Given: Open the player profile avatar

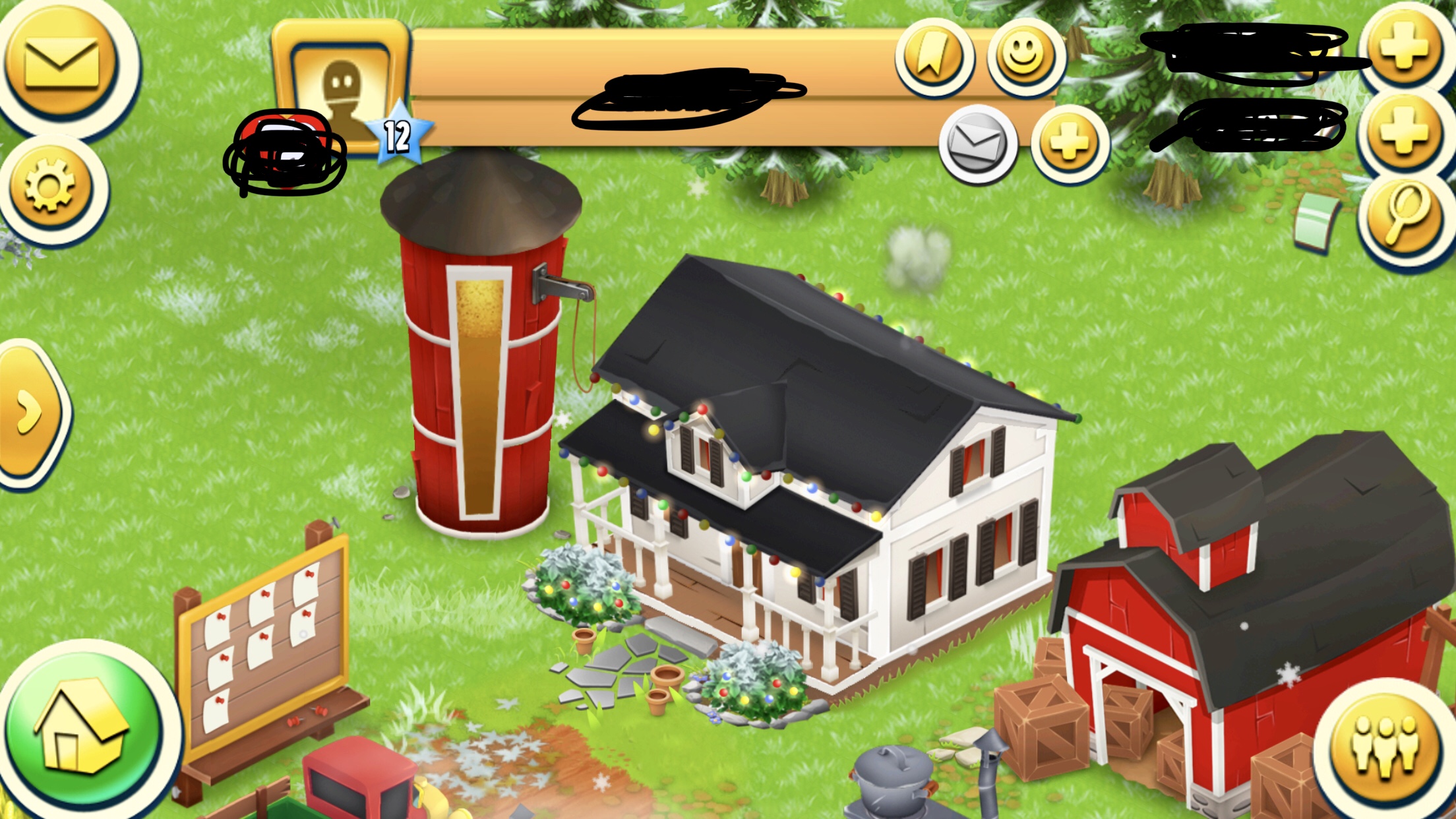Looking at the screenshot, I should (342, 89).
